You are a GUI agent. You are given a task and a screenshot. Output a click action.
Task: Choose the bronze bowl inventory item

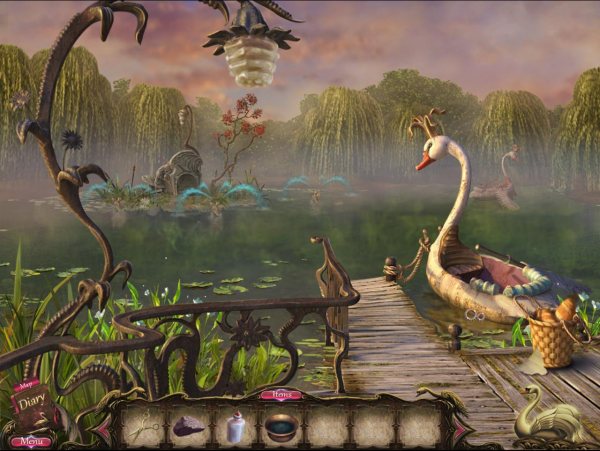281,428
